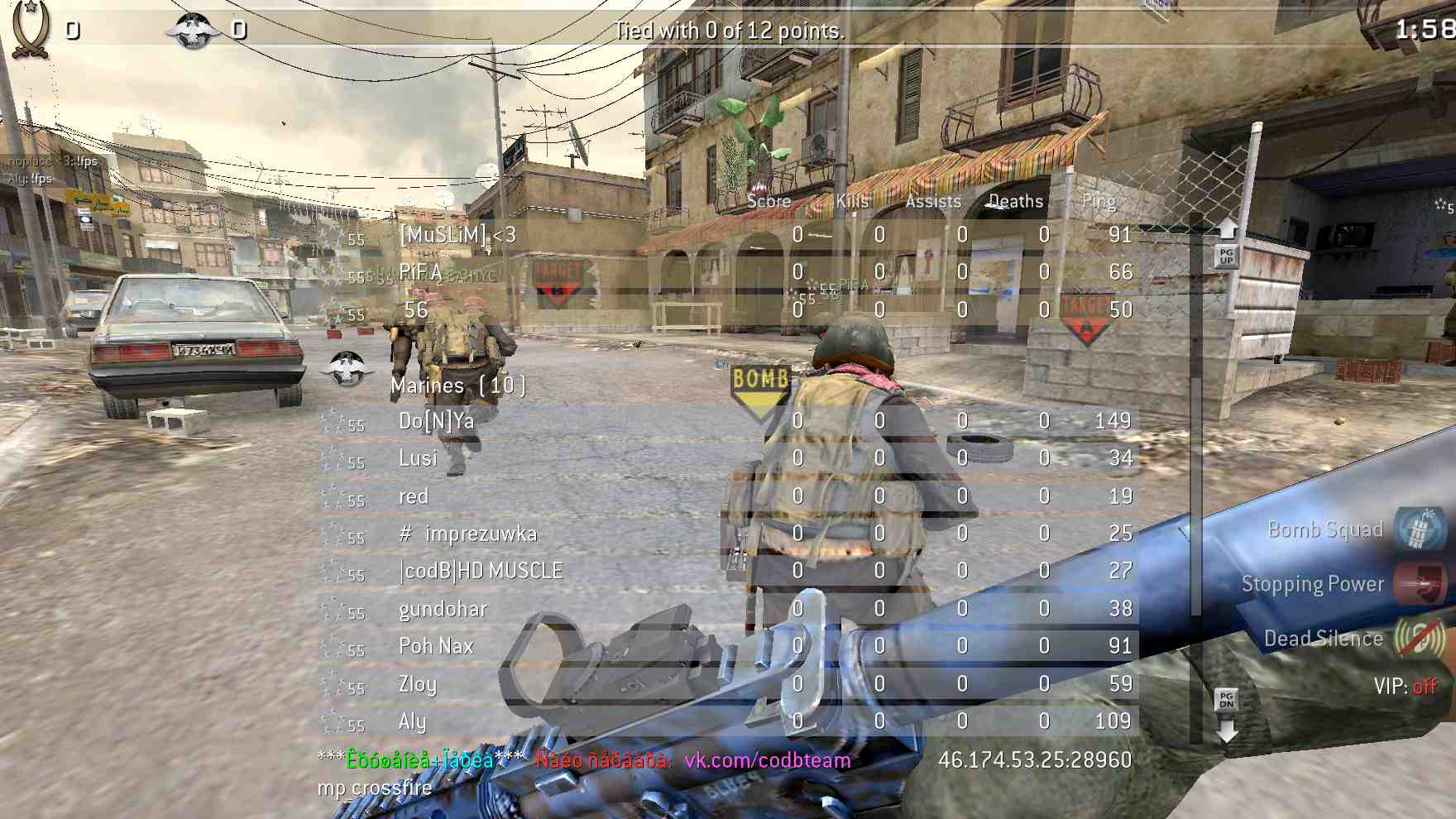1456x819 pixels.
Task: Click the Marines team emblem in scoreboard
Action: (346, 369)
